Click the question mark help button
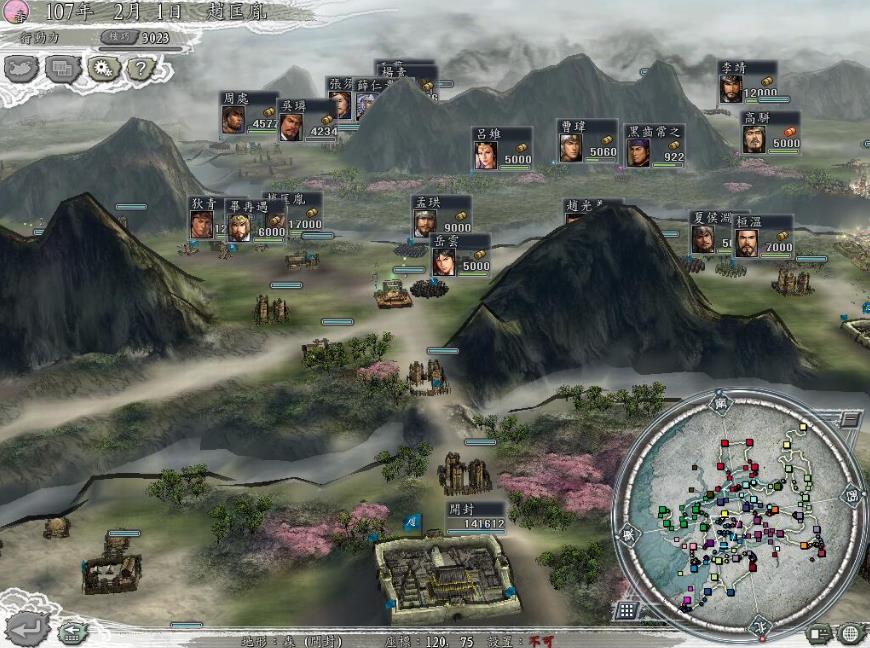870x648 pixels. [141, 68]
